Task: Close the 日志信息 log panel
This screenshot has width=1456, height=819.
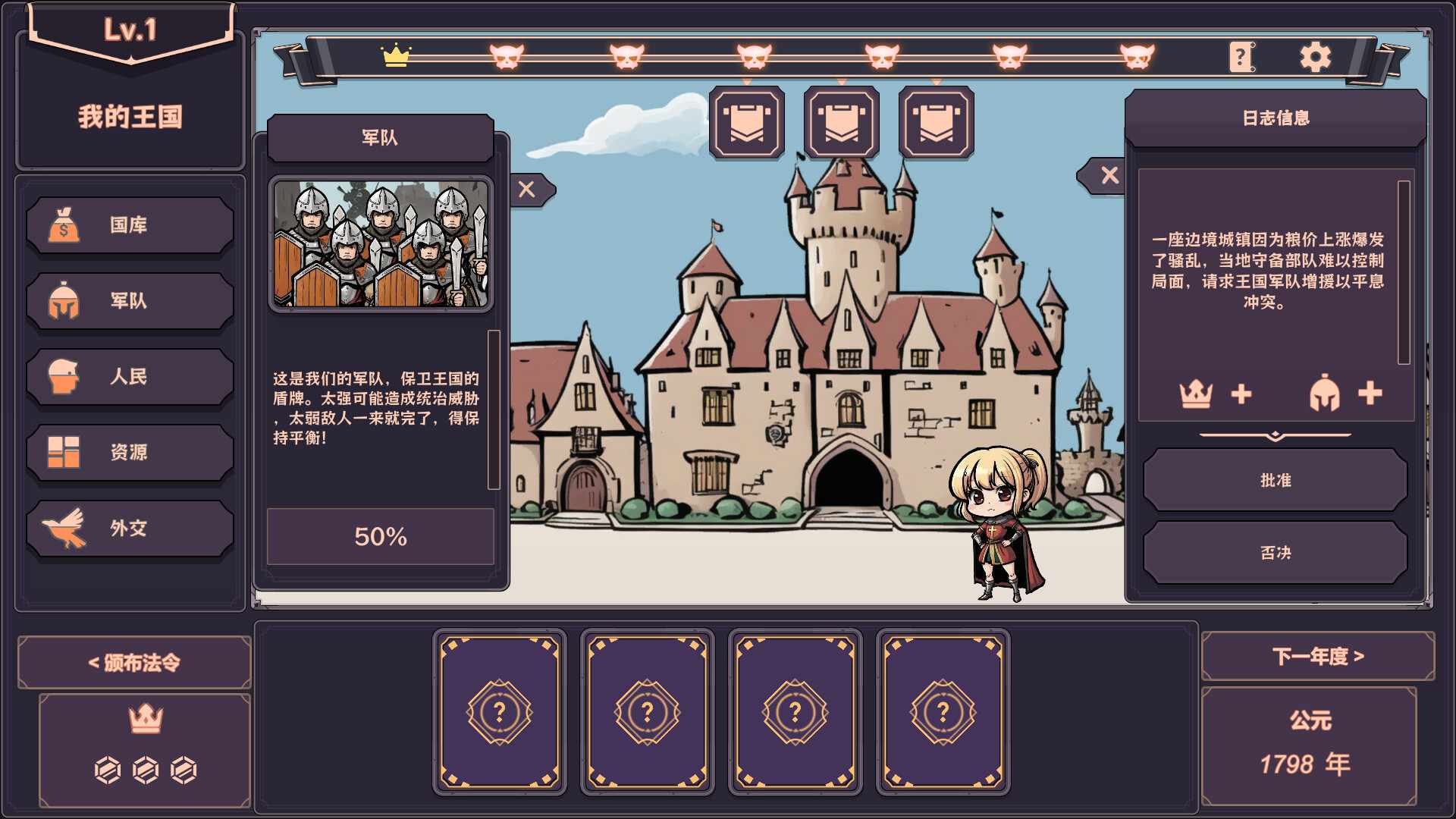Action: coord(1109,176)
